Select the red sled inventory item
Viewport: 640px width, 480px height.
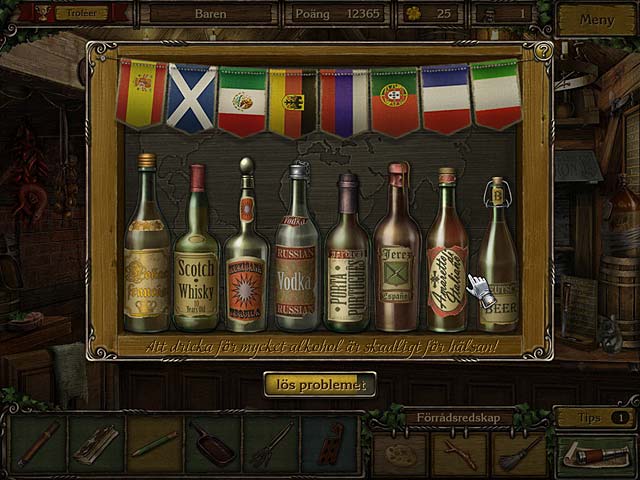[x=329, y=443]
